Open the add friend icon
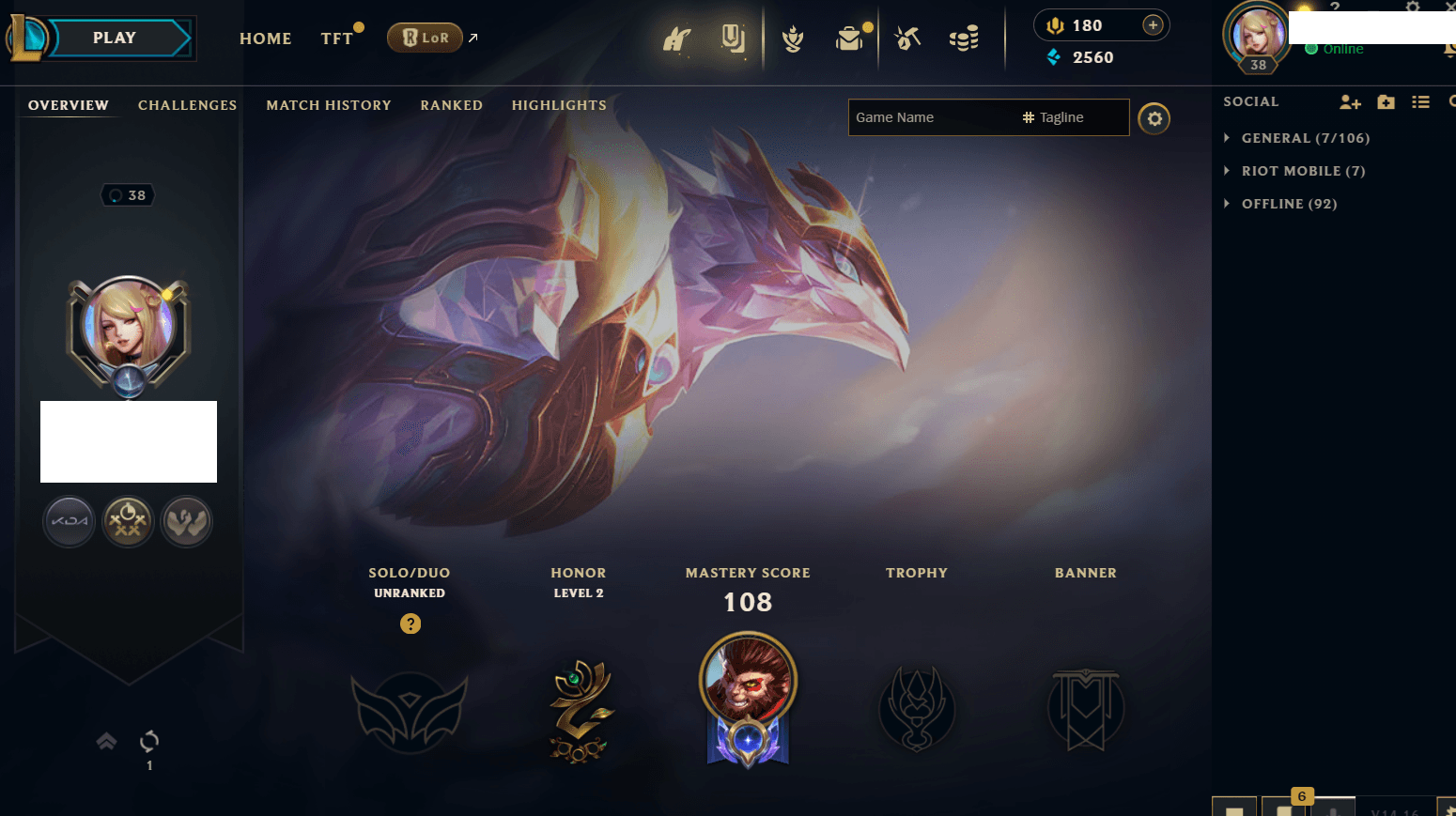1456x816 pixels. (x=1350, y=102)
